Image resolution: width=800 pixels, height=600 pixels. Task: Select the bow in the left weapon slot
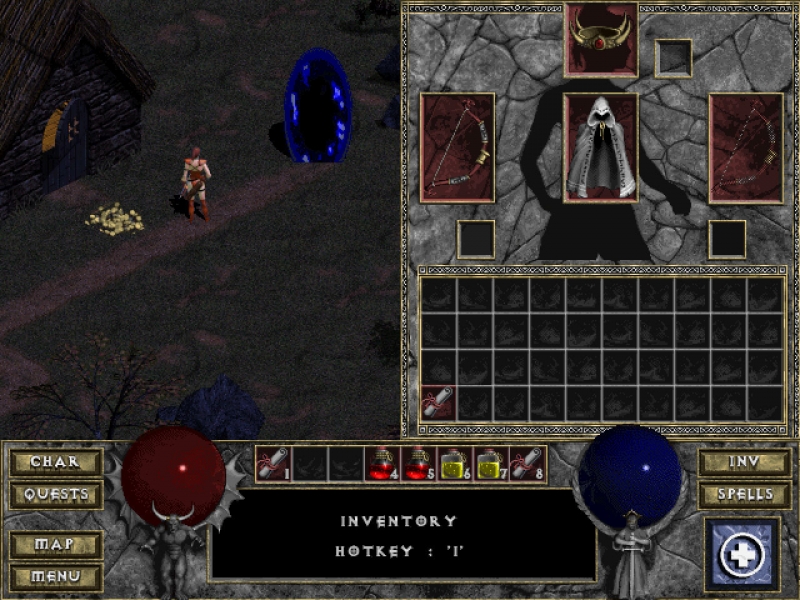click(x=457, y=147)
